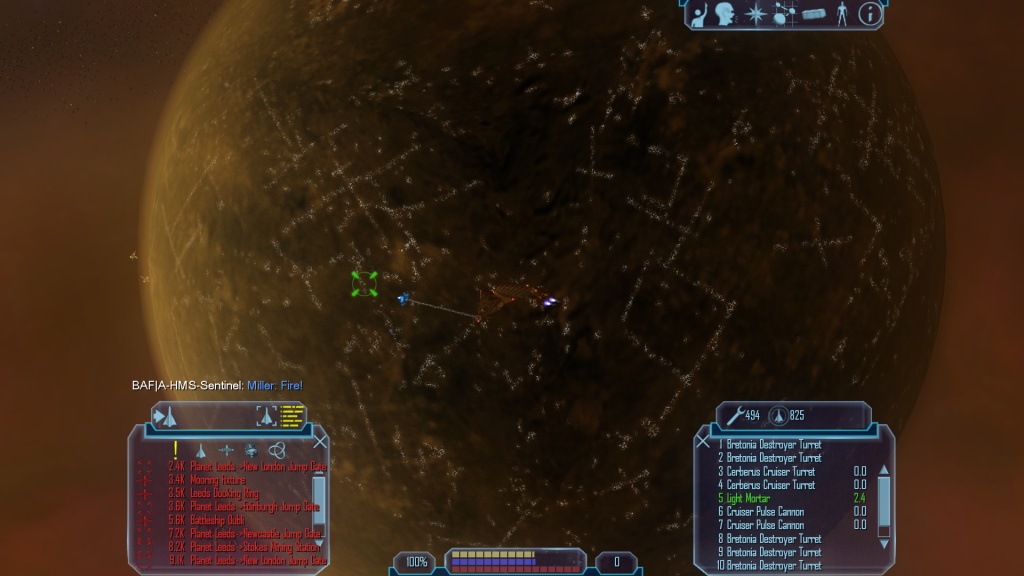Open the information icon
The width and height of the screenshot is (1024, 576).
pos(870,14)
